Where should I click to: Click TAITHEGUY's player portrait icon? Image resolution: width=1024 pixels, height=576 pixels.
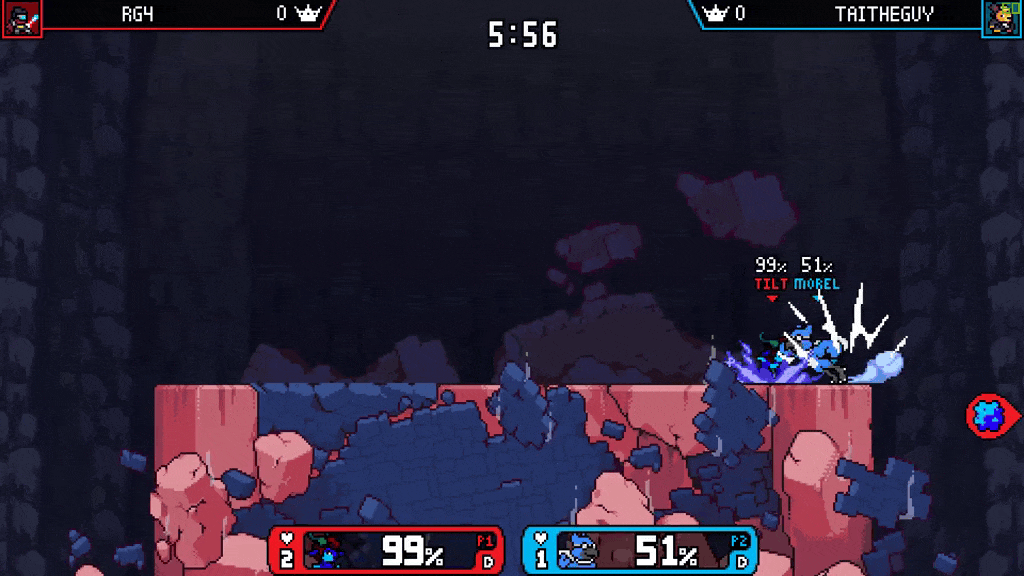coord(1001,18)
